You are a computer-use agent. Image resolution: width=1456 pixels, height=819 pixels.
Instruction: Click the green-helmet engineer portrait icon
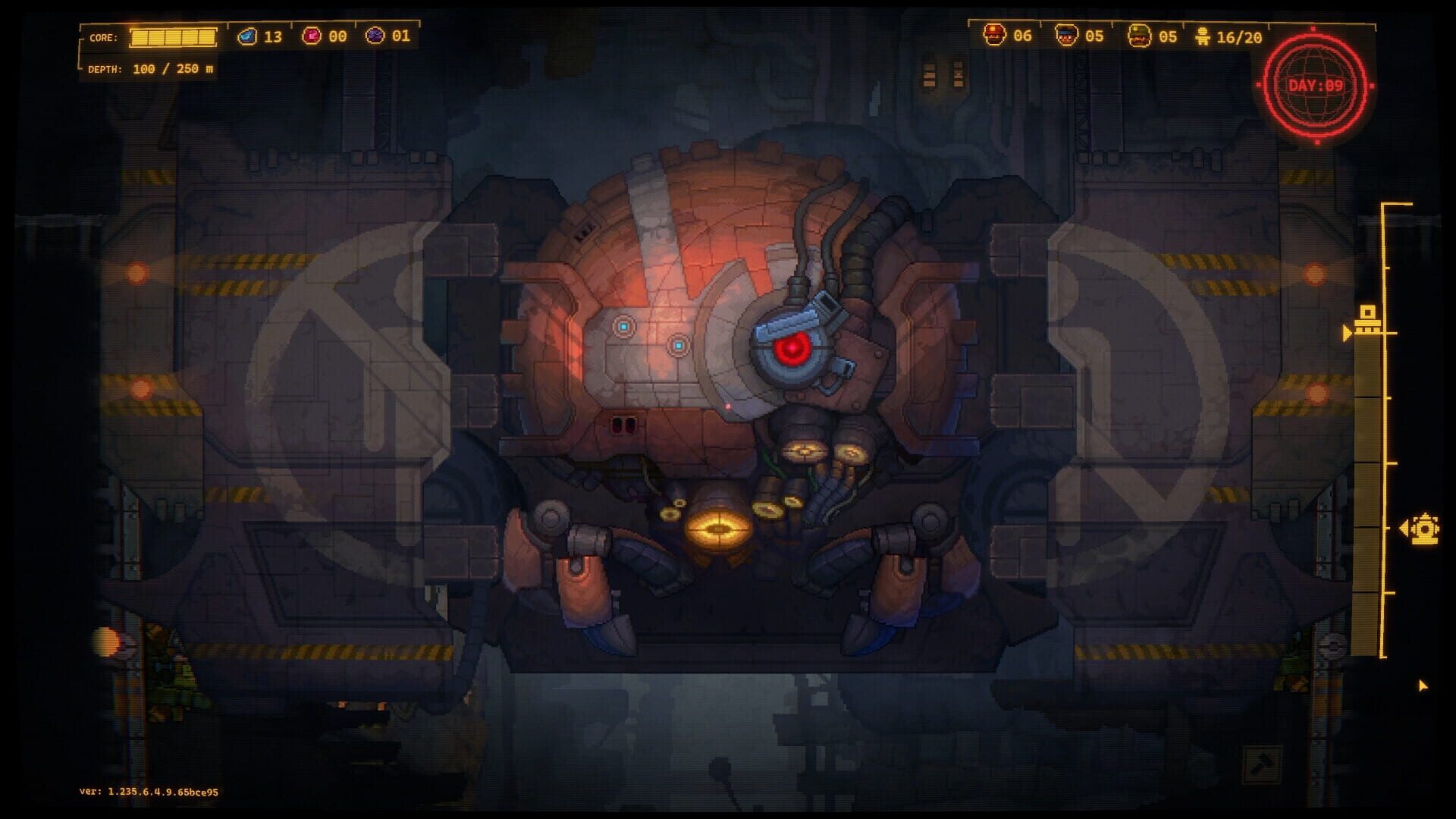click(1140, 35)
